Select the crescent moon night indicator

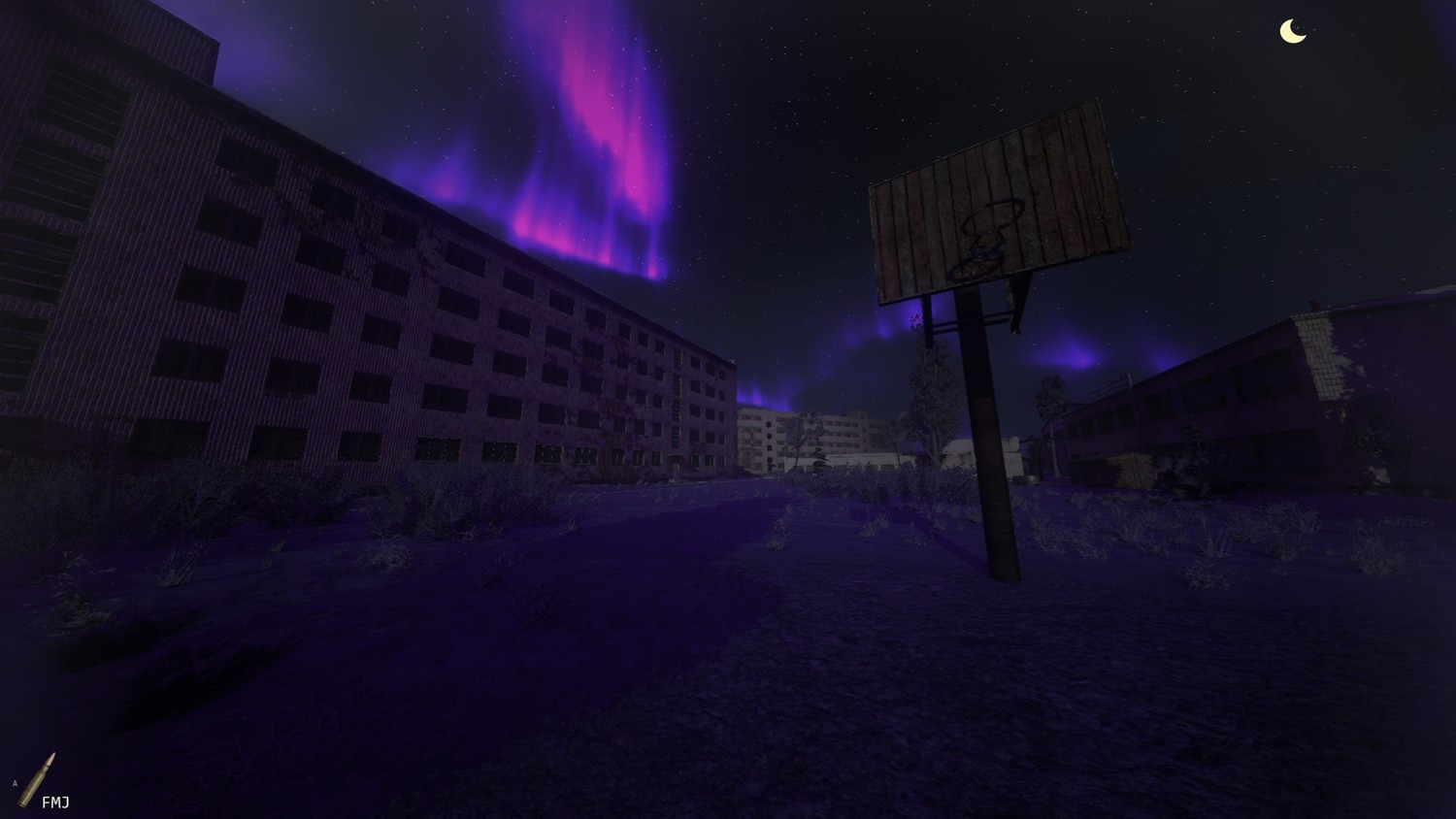coord(1292,32)
